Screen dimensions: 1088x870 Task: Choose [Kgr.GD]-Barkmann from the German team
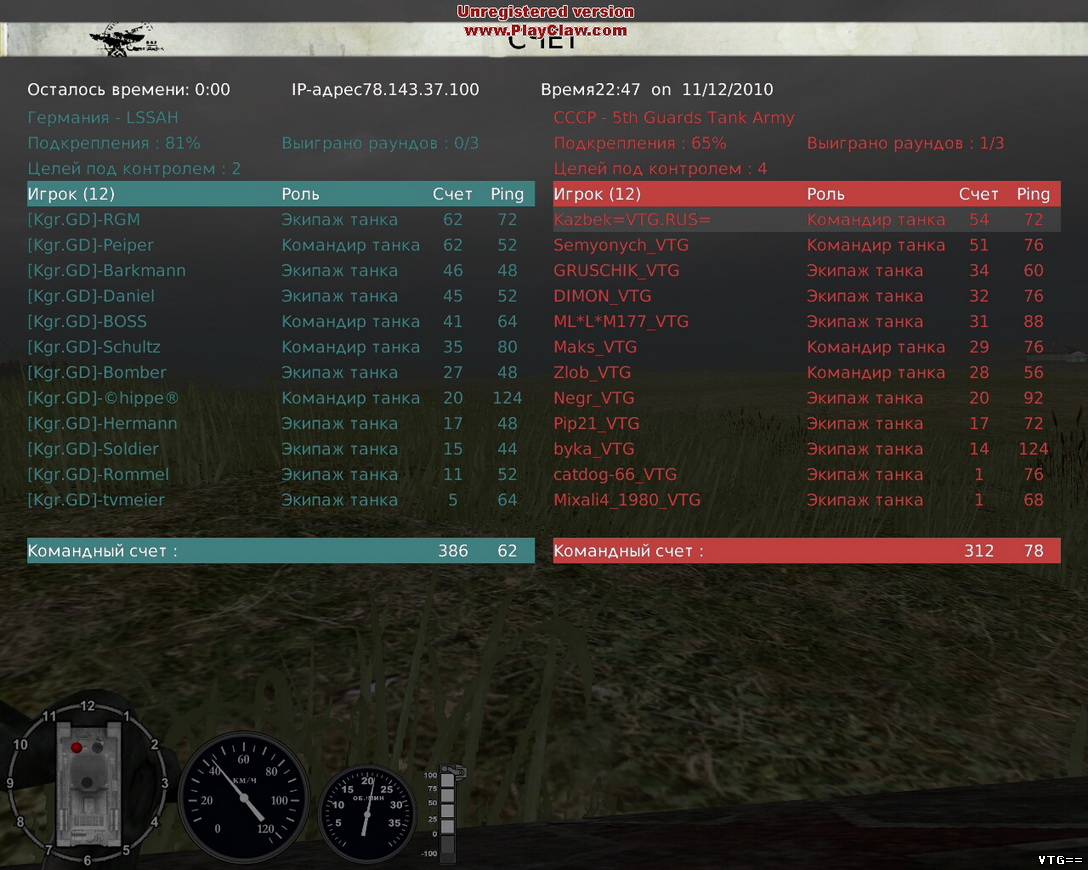pos(107,271)
